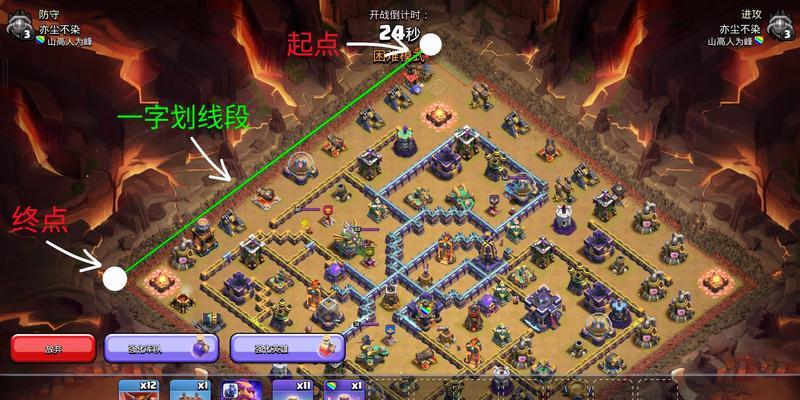Select the troop slot marked x12
Screen dimensions: 800x400
pos(139,389)
